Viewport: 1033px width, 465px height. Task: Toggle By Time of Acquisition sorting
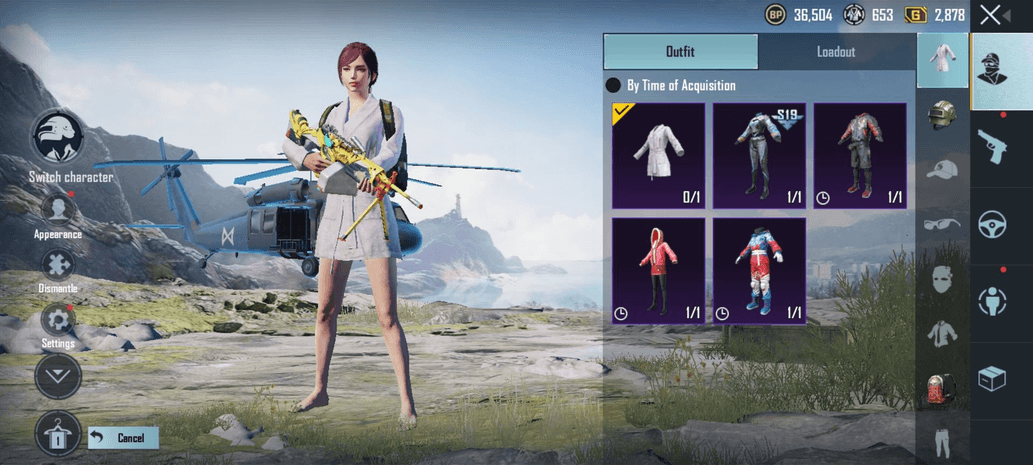pos(614,86)
